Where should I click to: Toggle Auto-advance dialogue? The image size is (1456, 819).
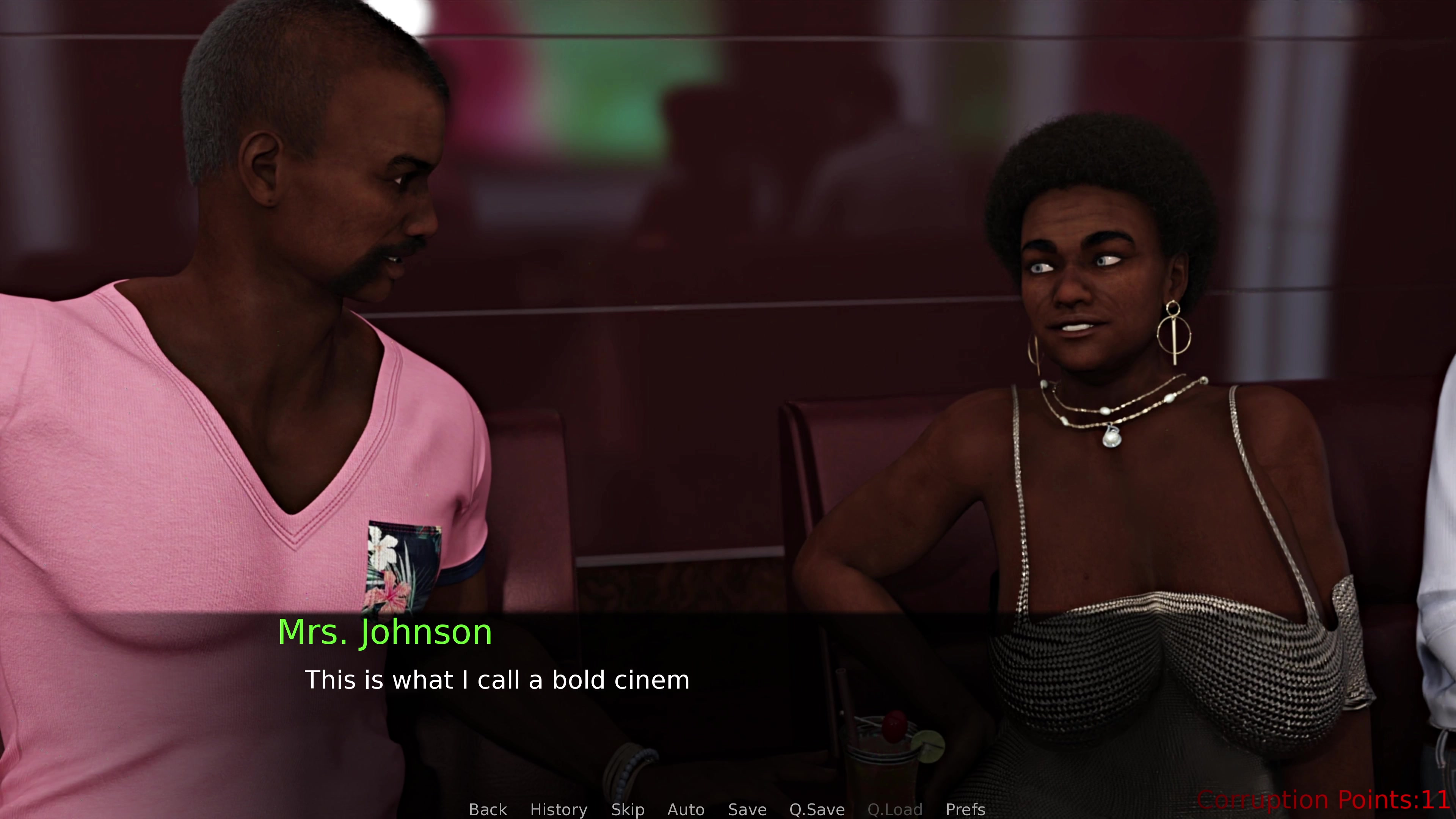coord(686,810)
